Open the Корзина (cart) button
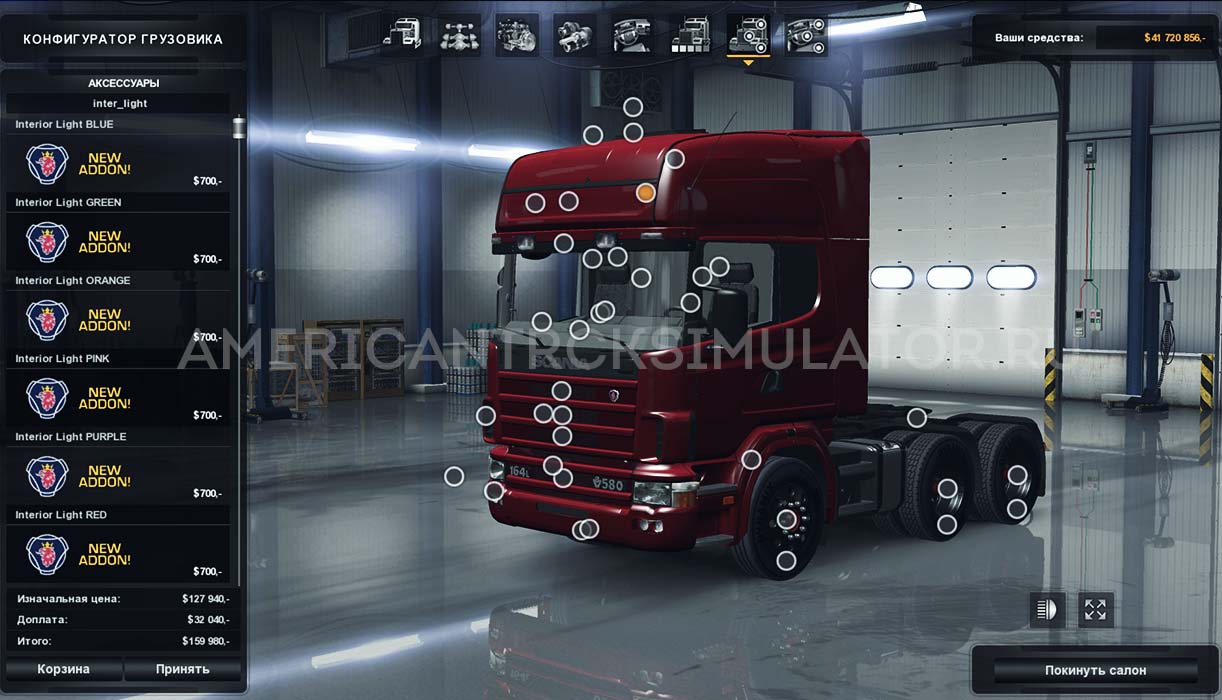The image size is (1222, 700). click(63, 669)
